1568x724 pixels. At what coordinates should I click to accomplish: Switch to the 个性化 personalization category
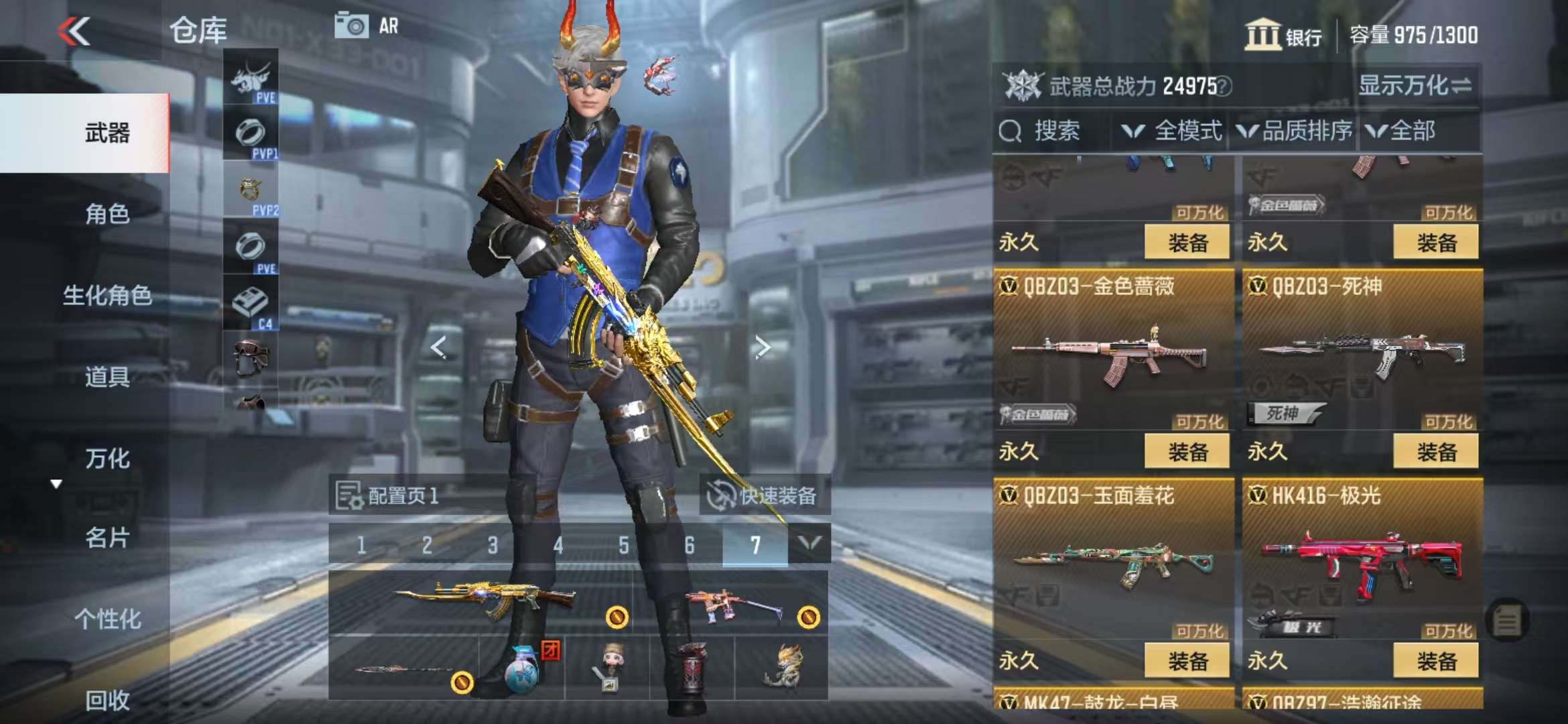(107, 619)
